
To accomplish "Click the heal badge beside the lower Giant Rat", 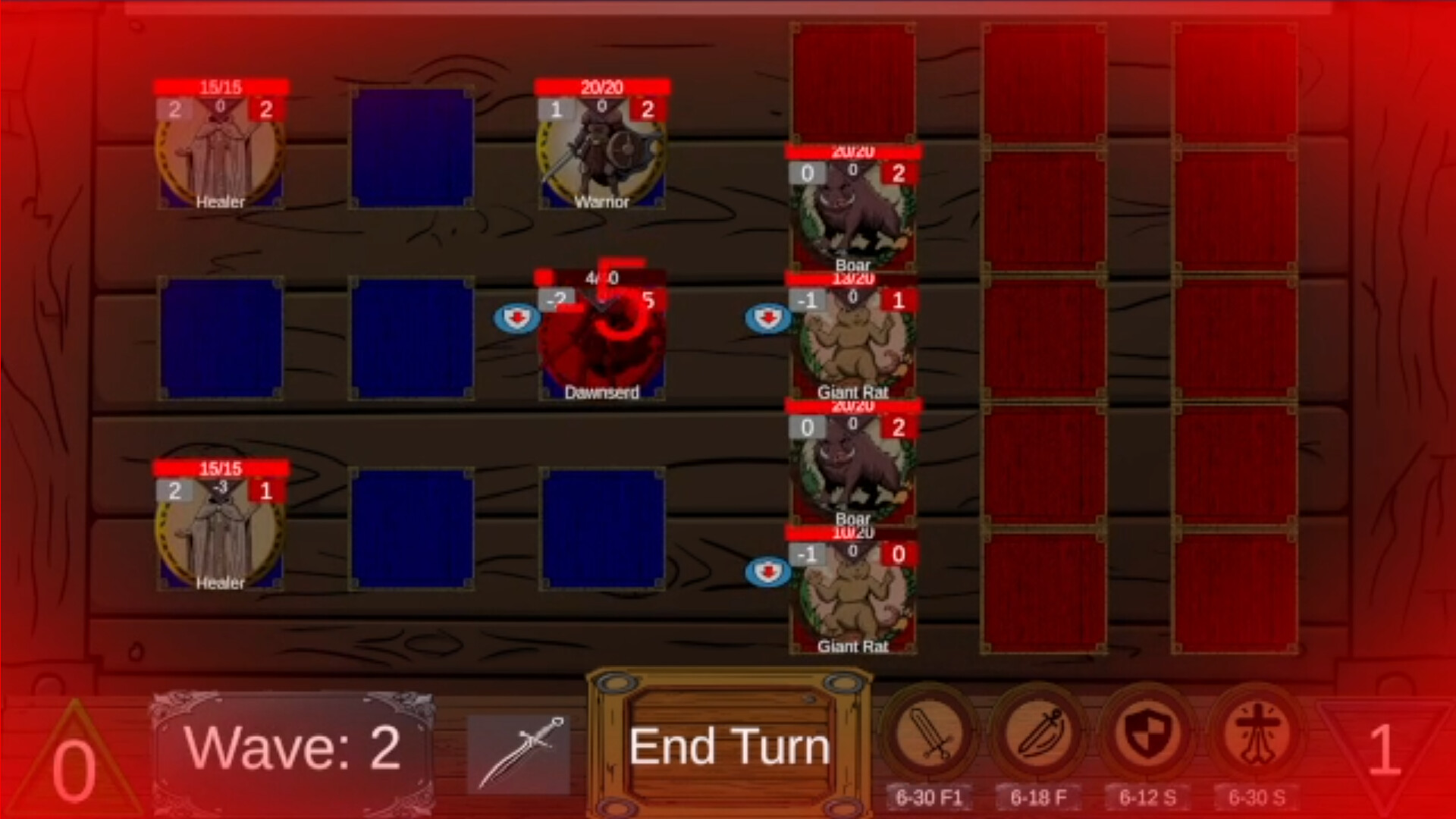I will point(768,573).
